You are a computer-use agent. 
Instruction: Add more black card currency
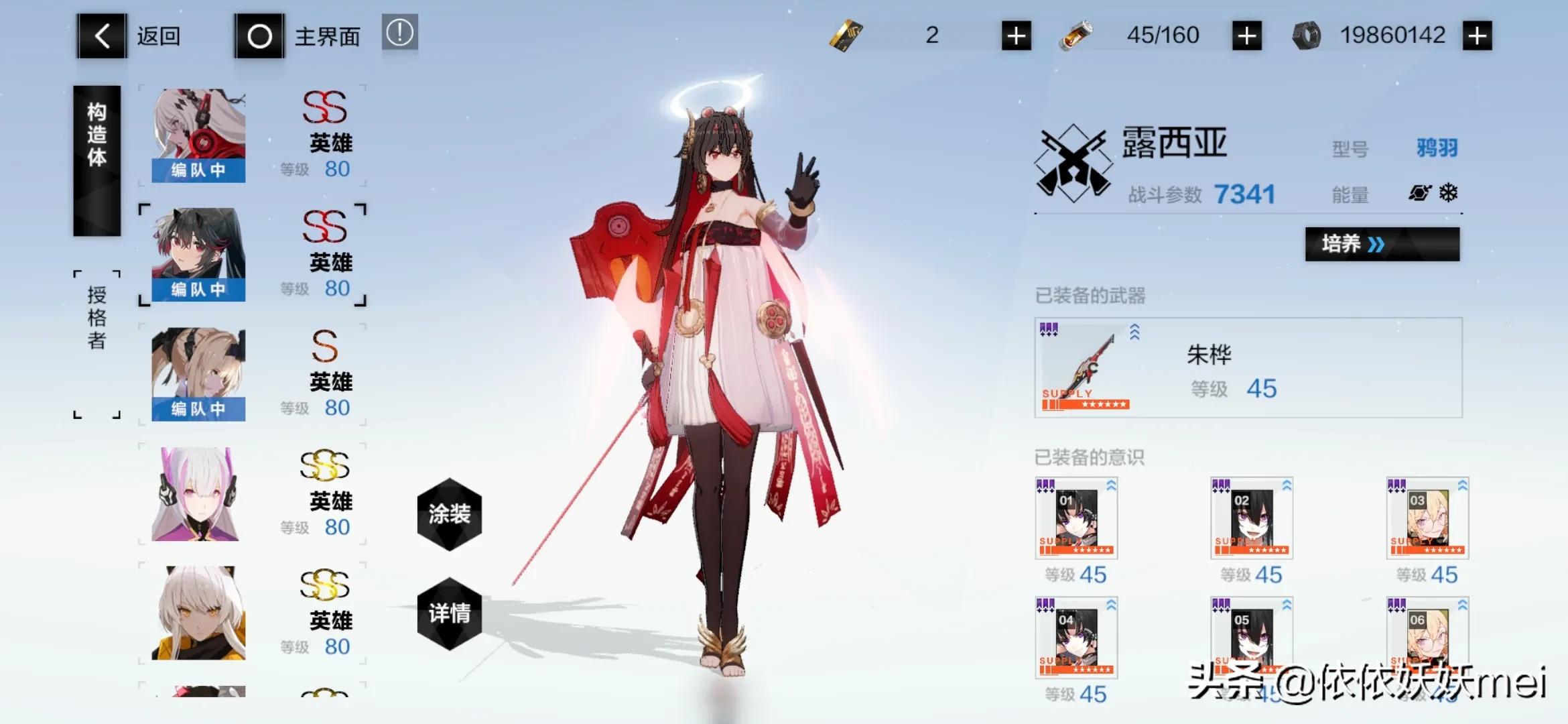pyautogui.click(x=1016, y=36)
